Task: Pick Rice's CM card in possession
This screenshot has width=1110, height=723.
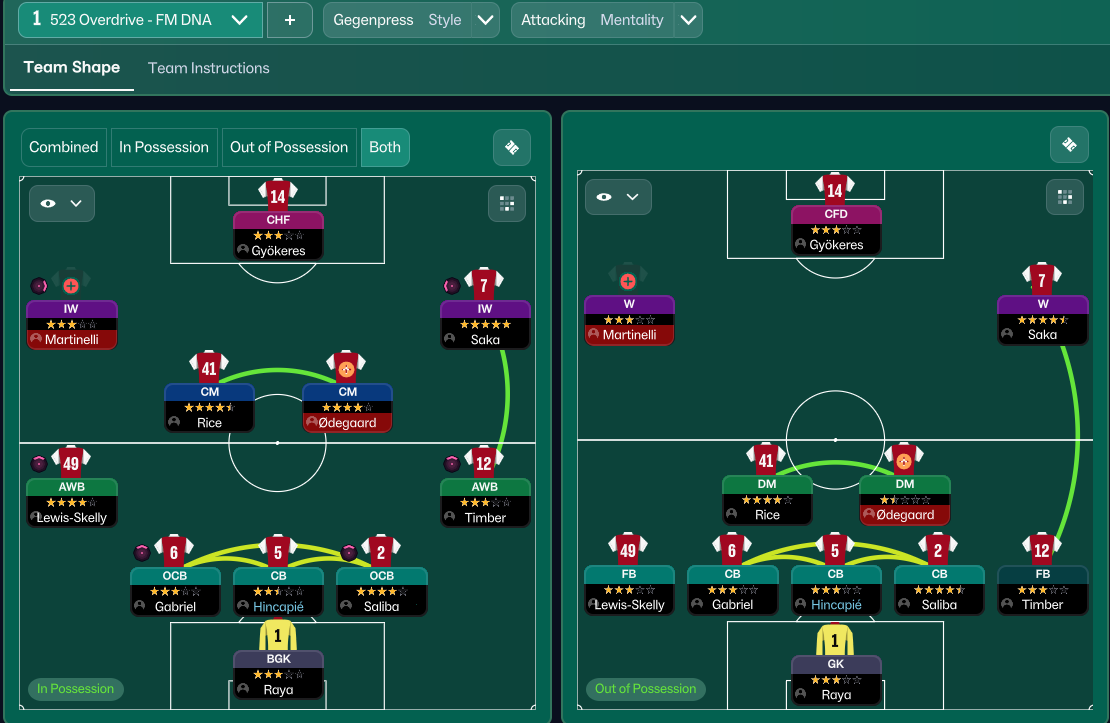Action: (x=209, y=407)
